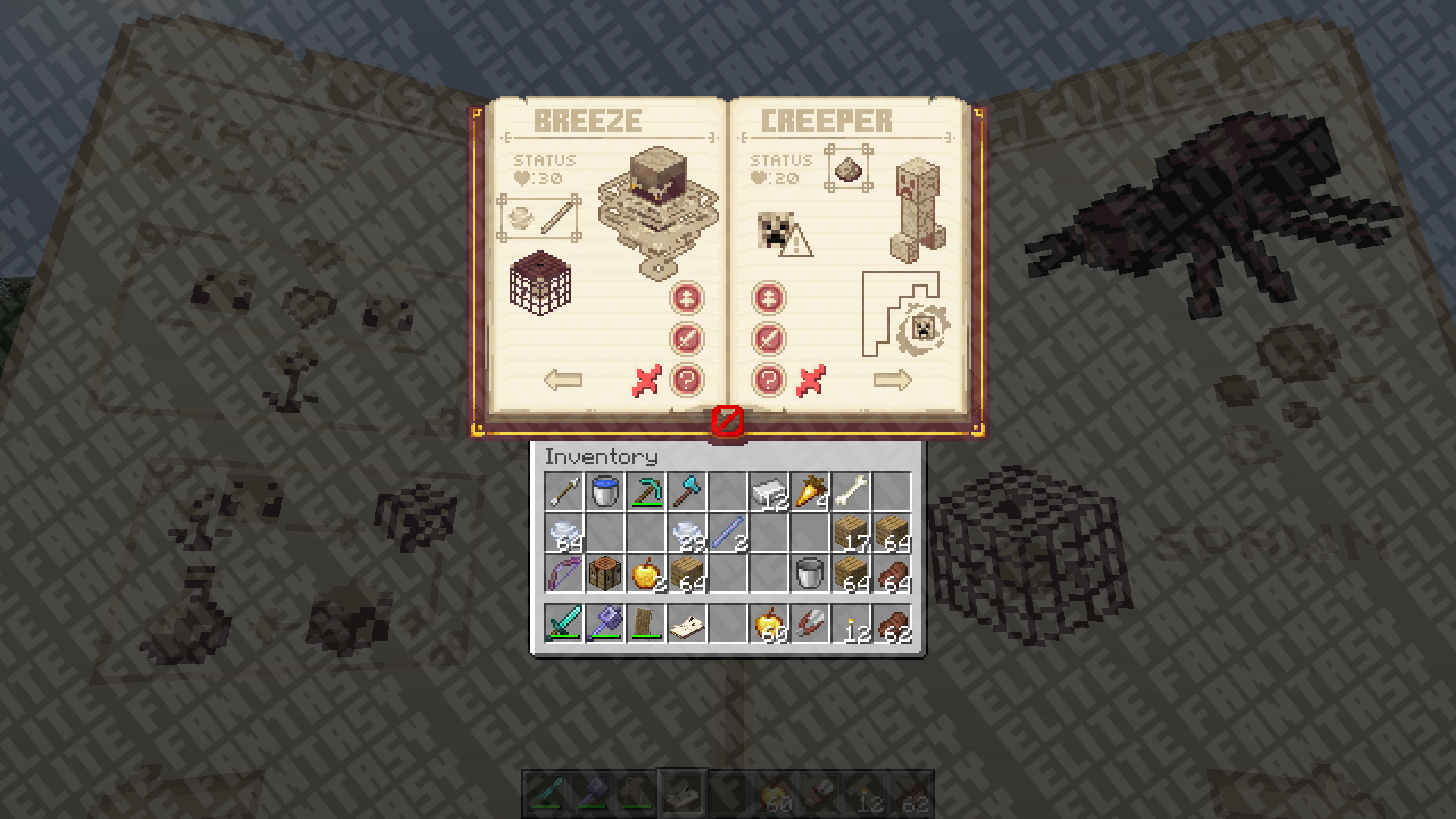Select the sword seal button on Breeze page
The image size is (1456, 819).
click(687, 339)
